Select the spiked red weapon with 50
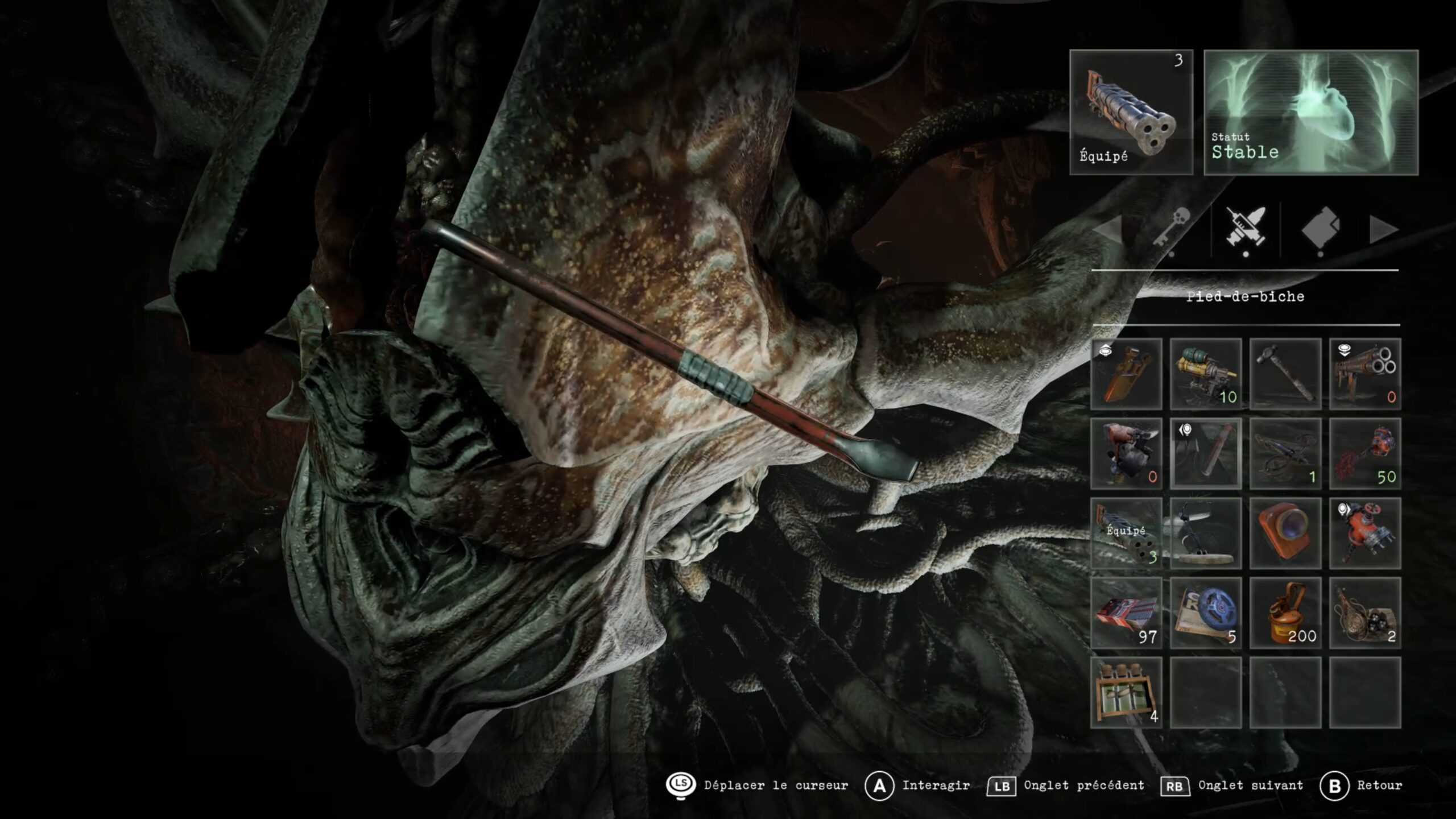Viewport: 1456px width, 819px height. (x=1365, y=454)
